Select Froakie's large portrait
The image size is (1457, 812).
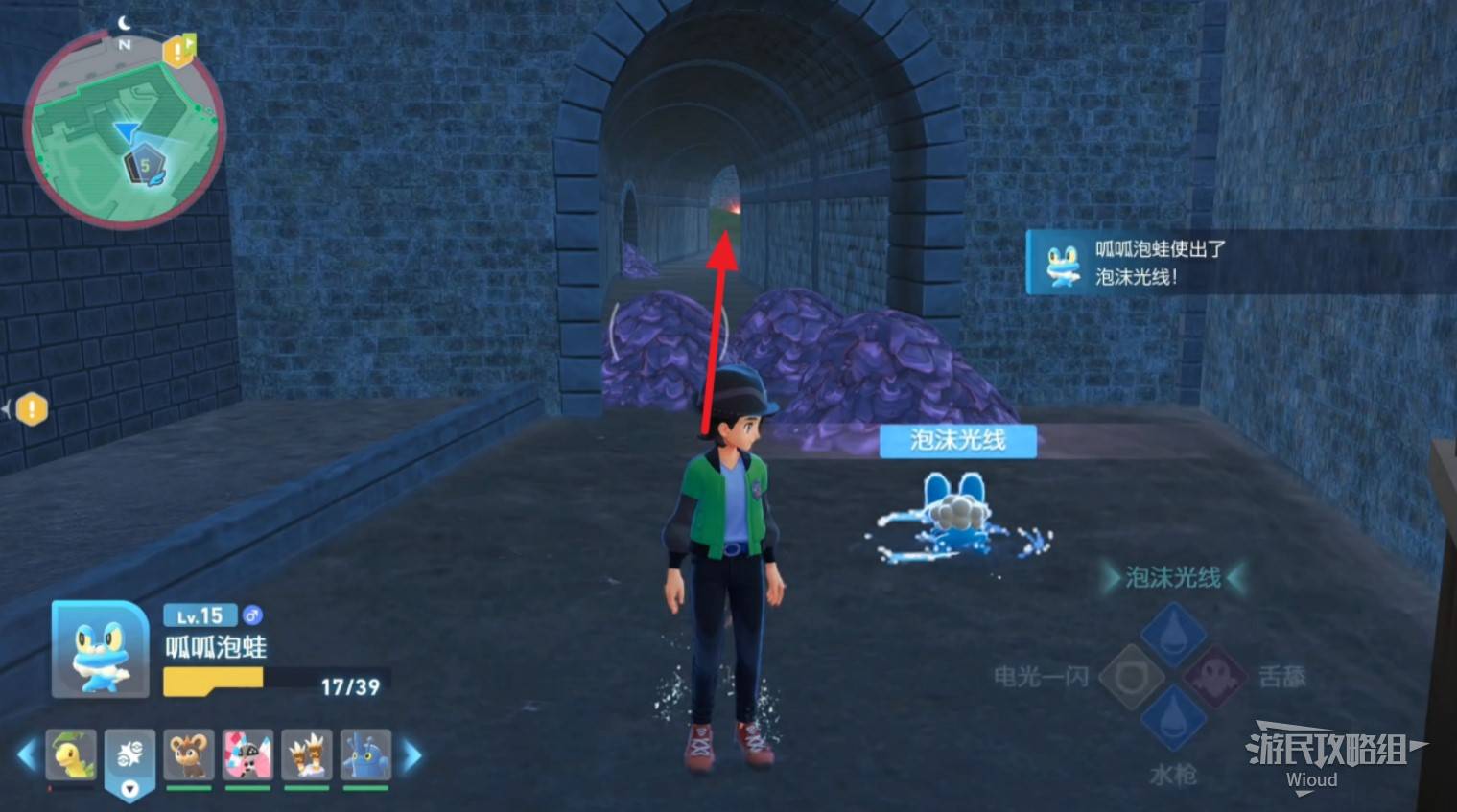click(x=101, y=649)
